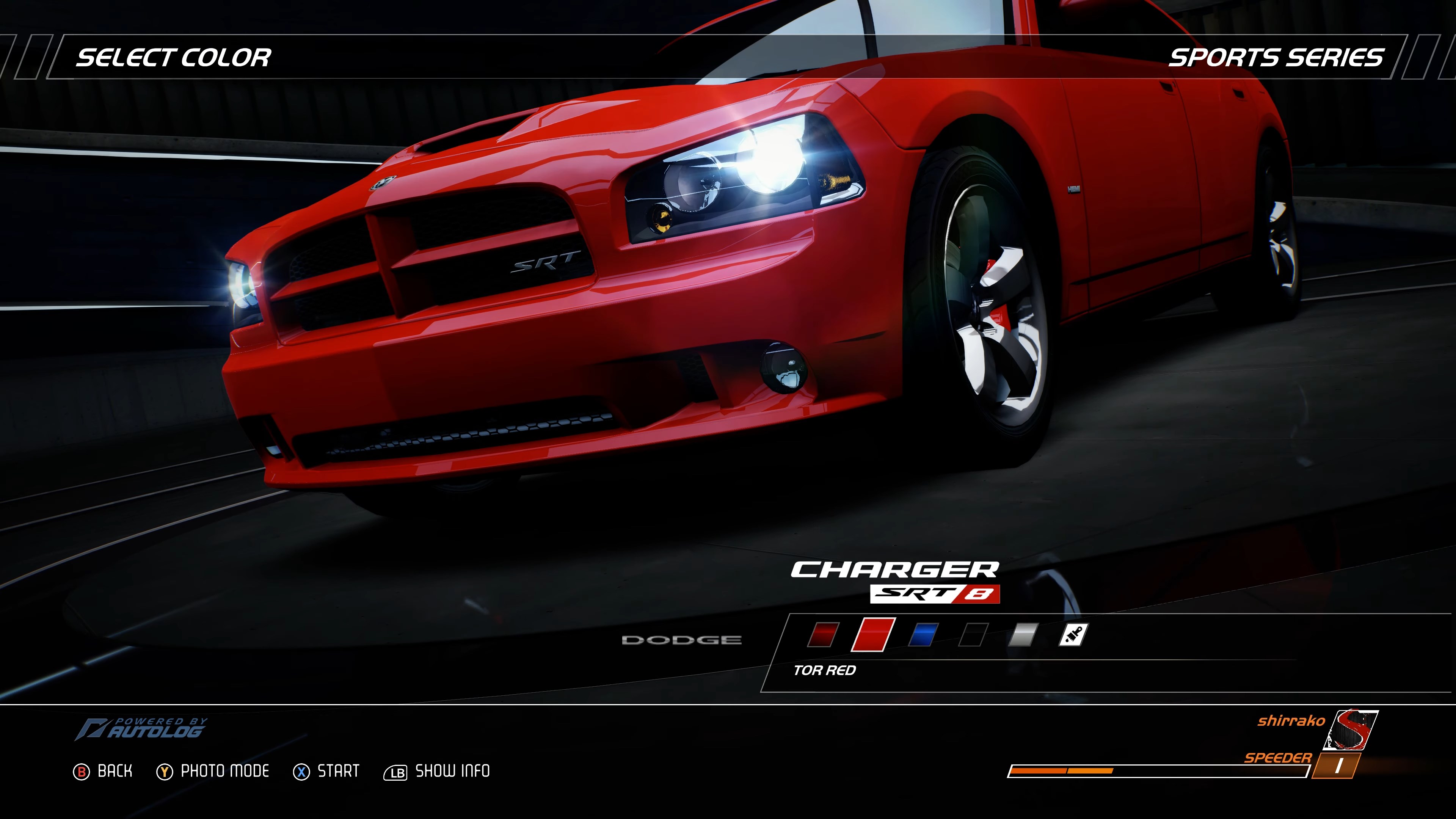Click the X button icon next to Start

click(x=302, y=771)
